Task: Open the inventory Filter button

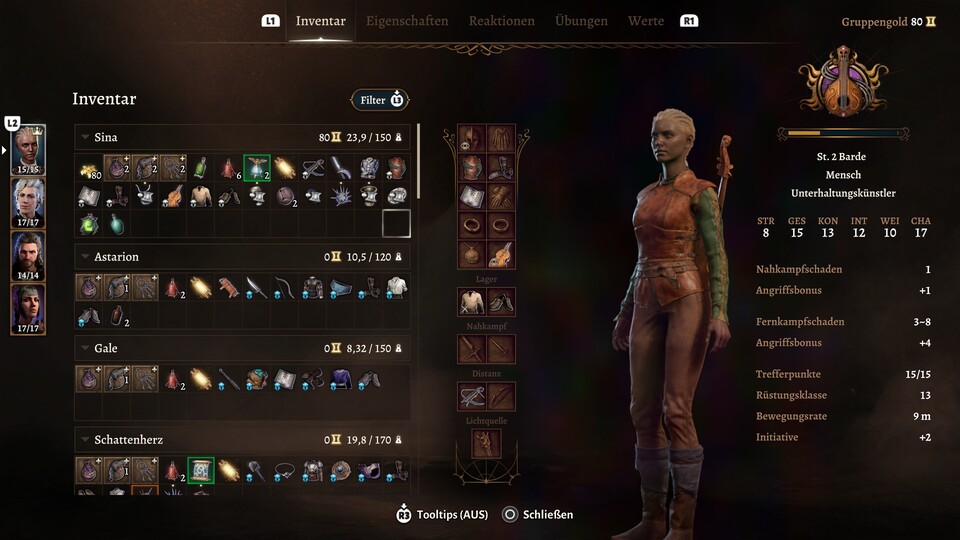Action: [380, 100]
